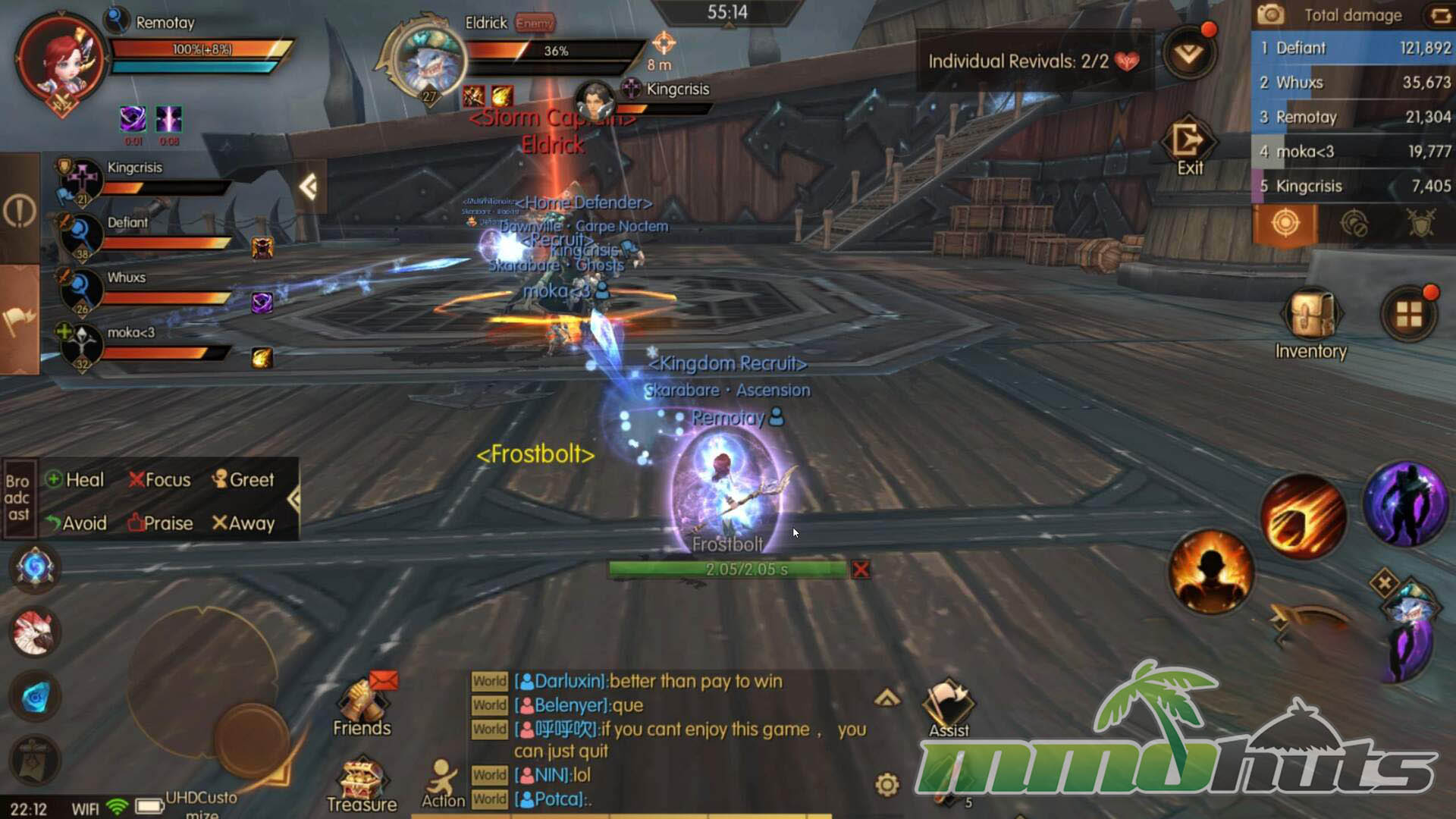Activate the purple shadow figure skill
Screen dimensions: 1456x819
pyautogui.click(x=1404, y=504)
